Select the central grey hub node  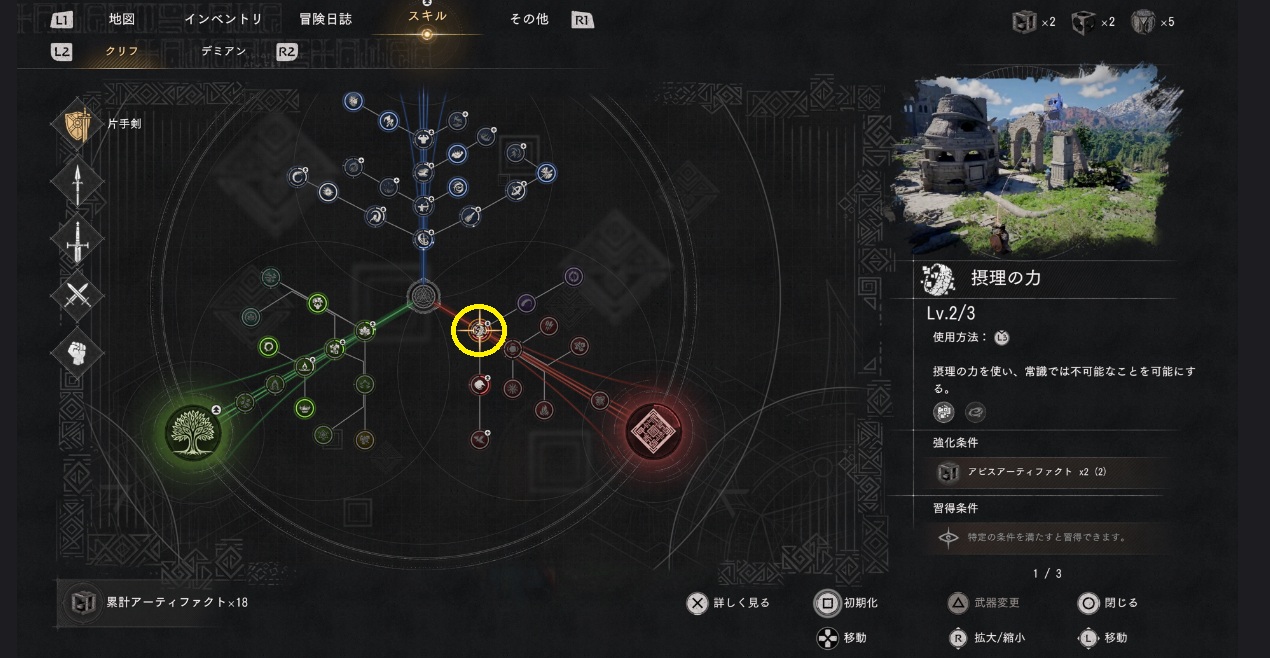click(x=424, y=295)
